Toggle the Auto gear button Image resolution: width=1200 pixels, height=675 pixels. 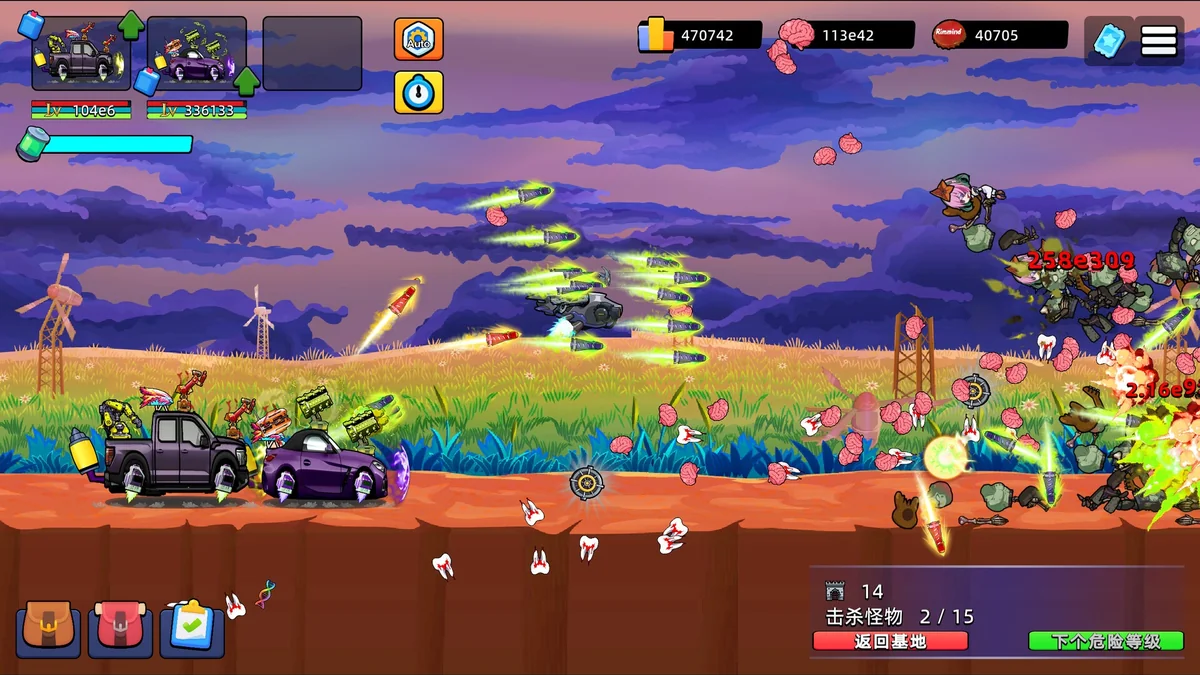419,39
